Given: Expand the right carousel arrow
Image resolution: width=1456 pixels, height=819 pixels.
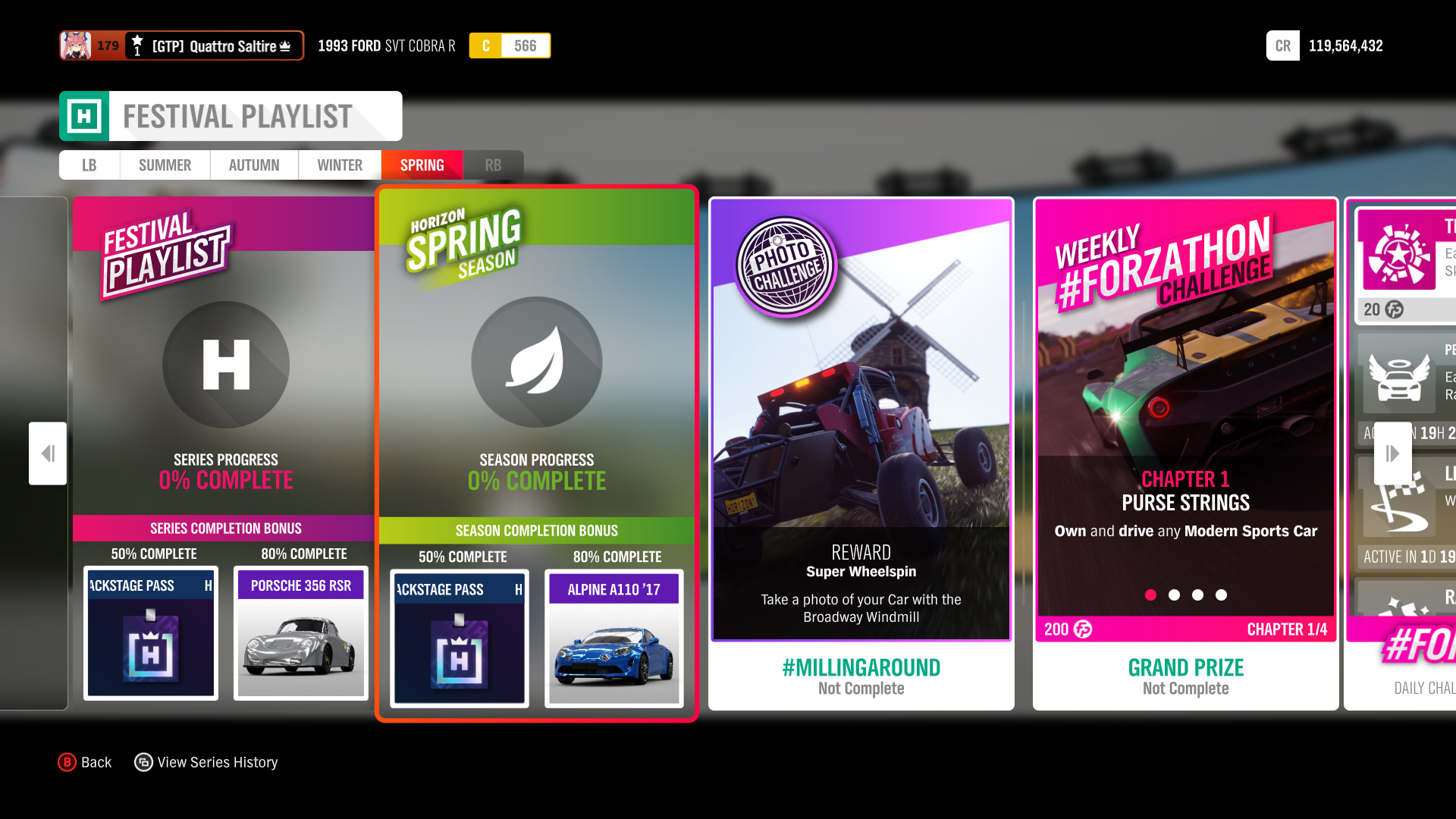Looking at the screenshot, I should (x=1392, y=453).
